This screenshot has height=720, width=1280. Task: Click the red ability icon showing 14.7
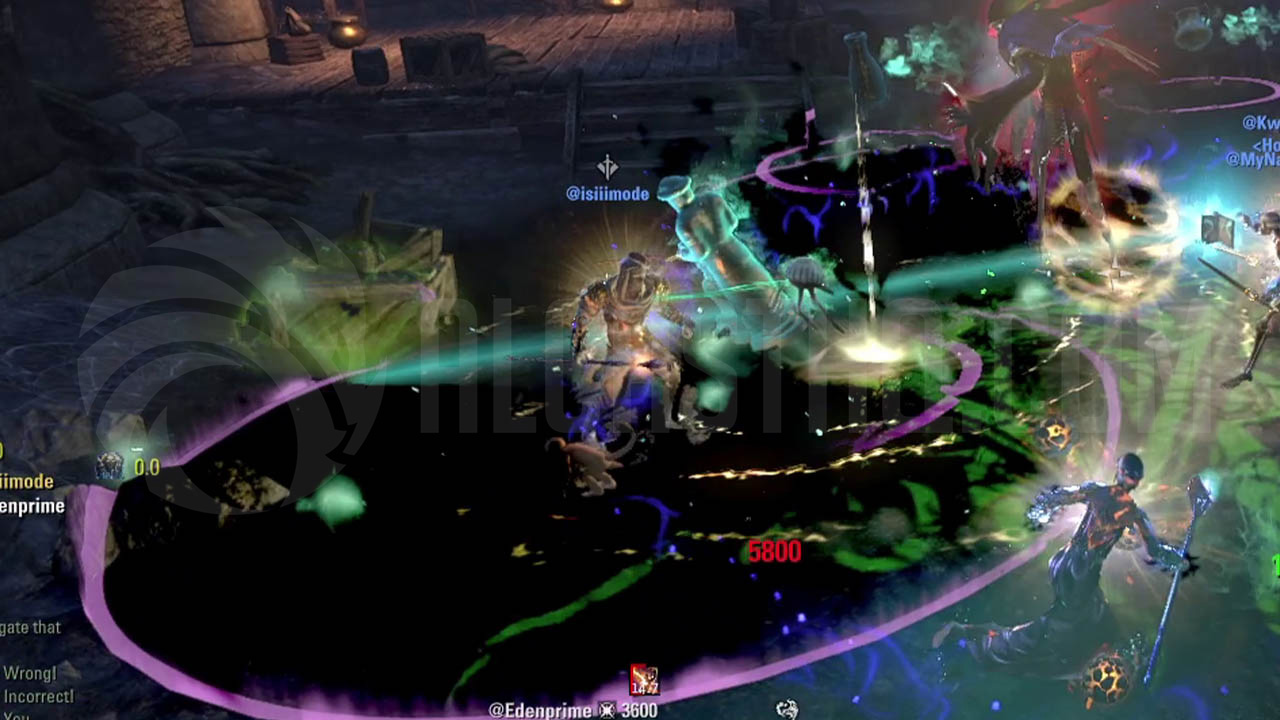[644, 681]
